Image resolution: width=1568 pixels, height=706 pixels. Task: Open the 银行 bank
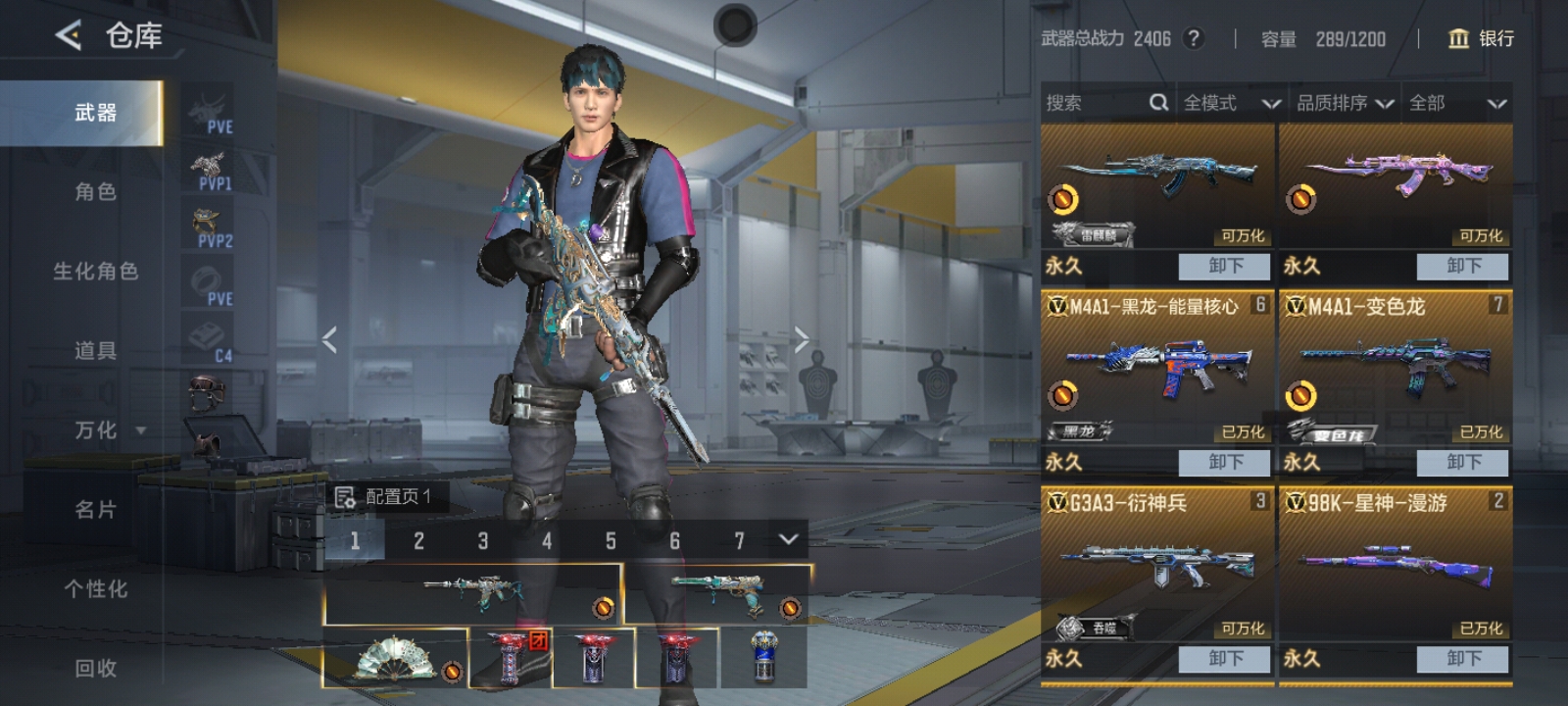pos(1481,38)
